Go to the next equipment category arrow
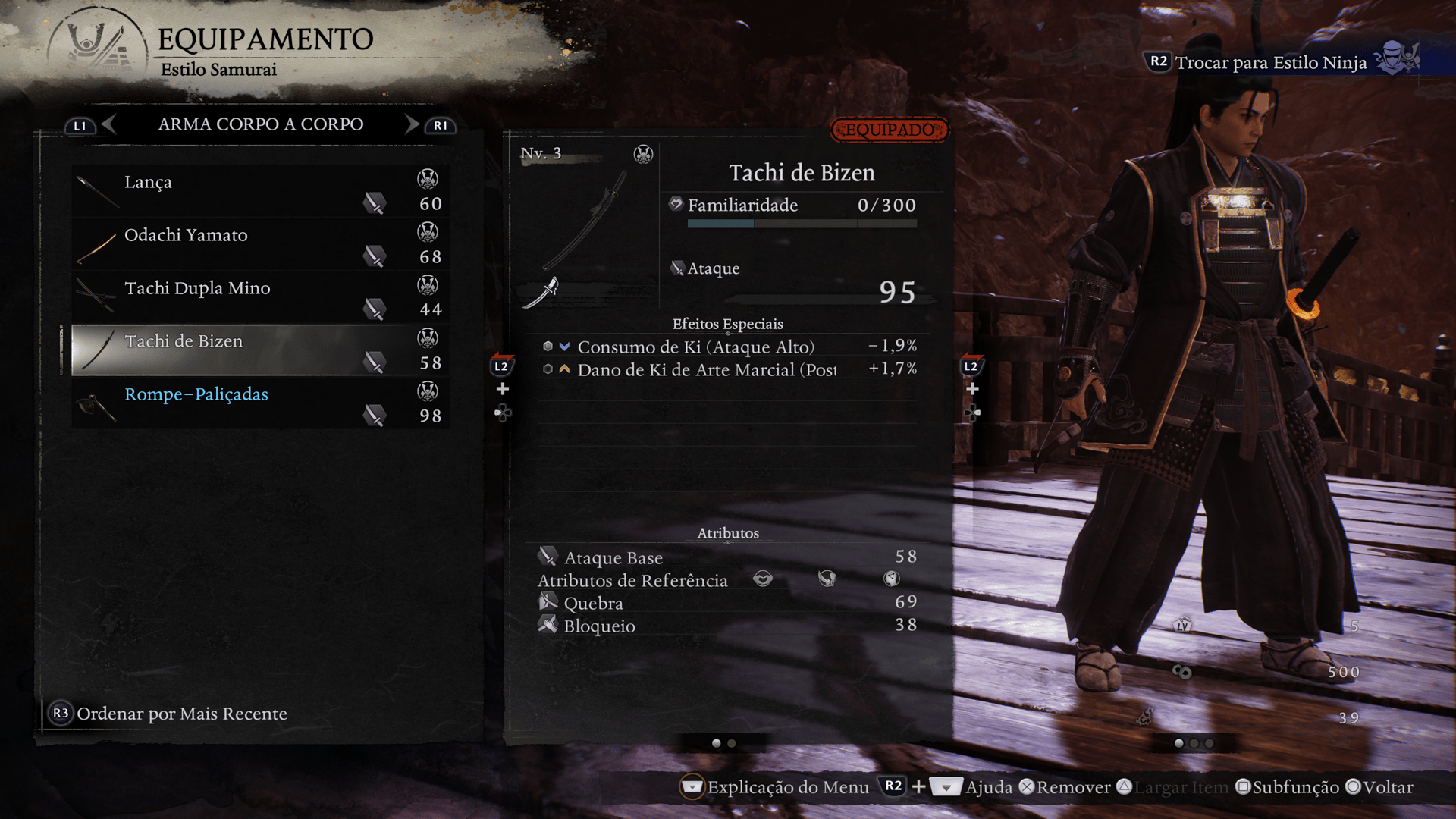Image resolution: width=1456 pixels, height=819 pixels. click(412, 124)
